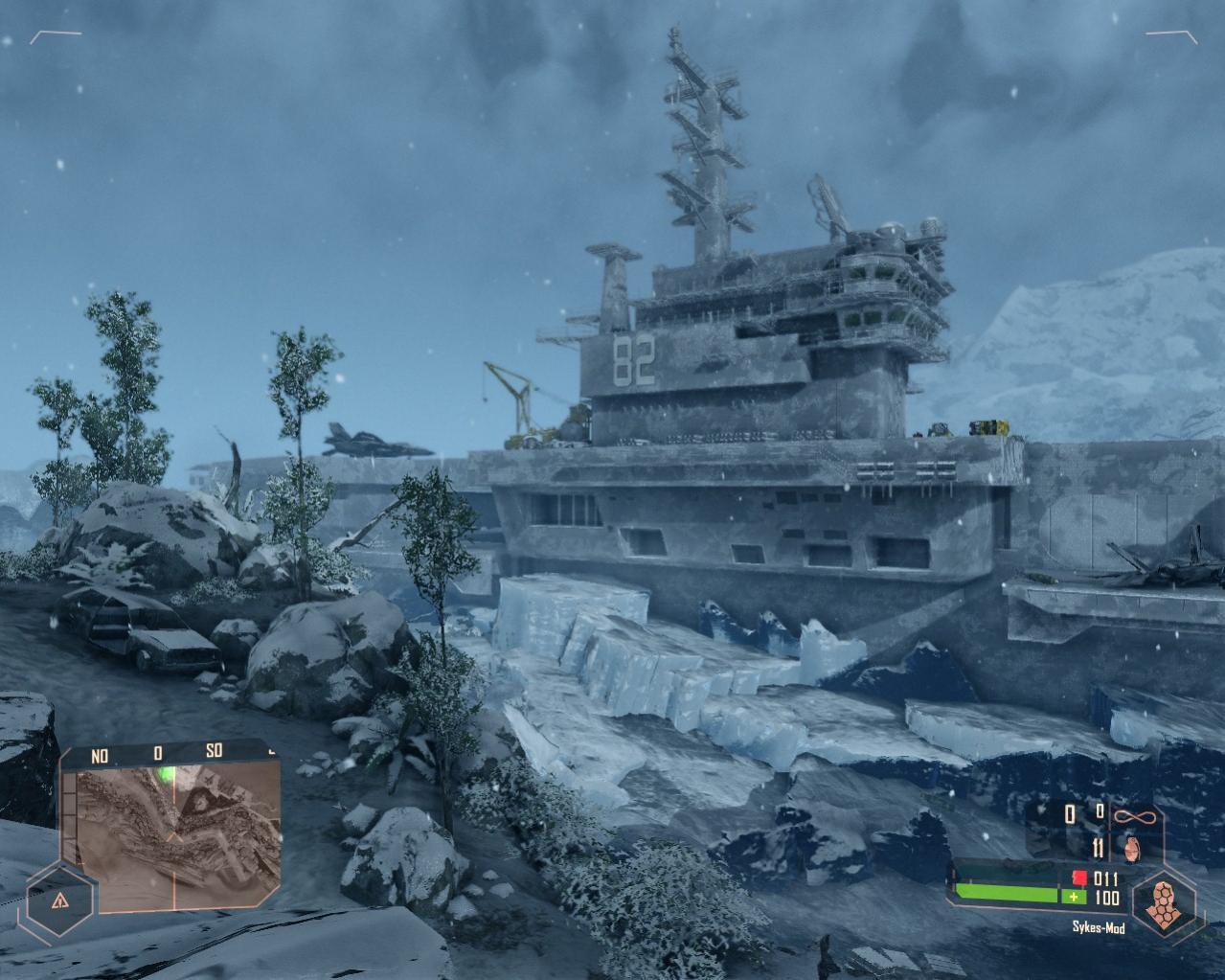Click the compass heading strip above minimap
This screenshot has width=1225, height=980.
coord(170,755)
